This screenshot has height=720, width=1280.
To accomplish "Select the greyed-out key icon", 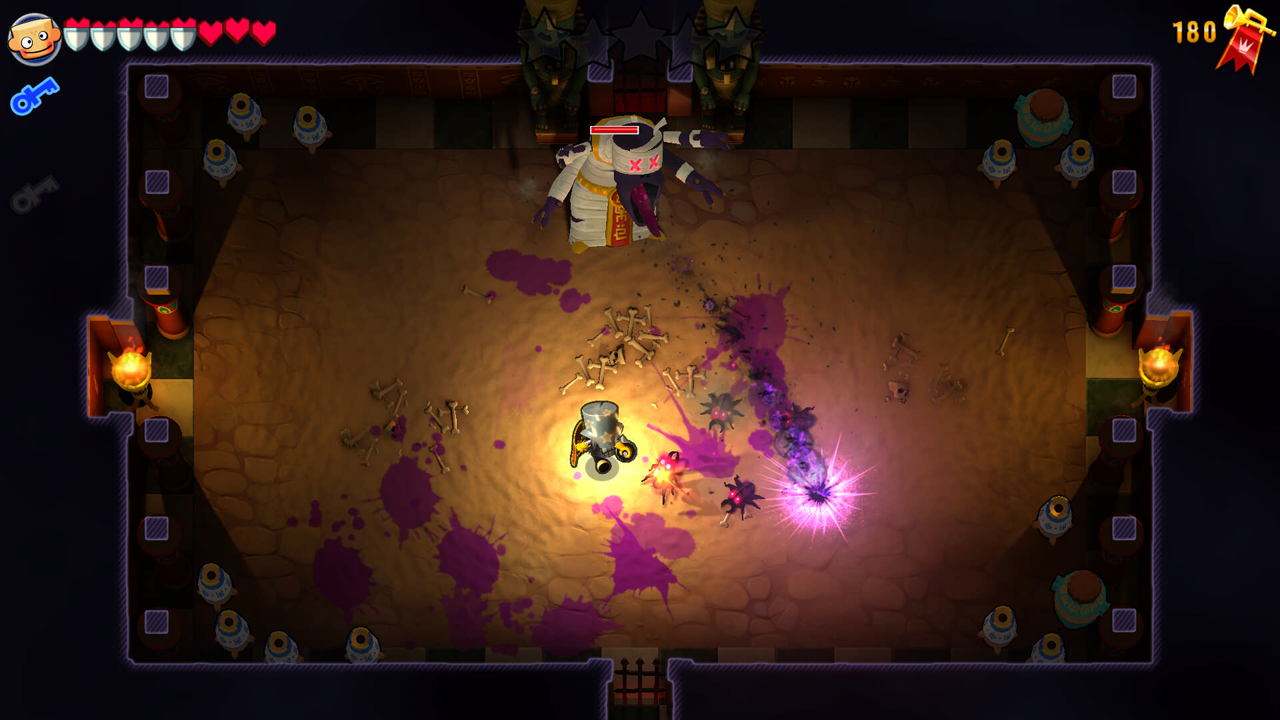I will 35,194.
